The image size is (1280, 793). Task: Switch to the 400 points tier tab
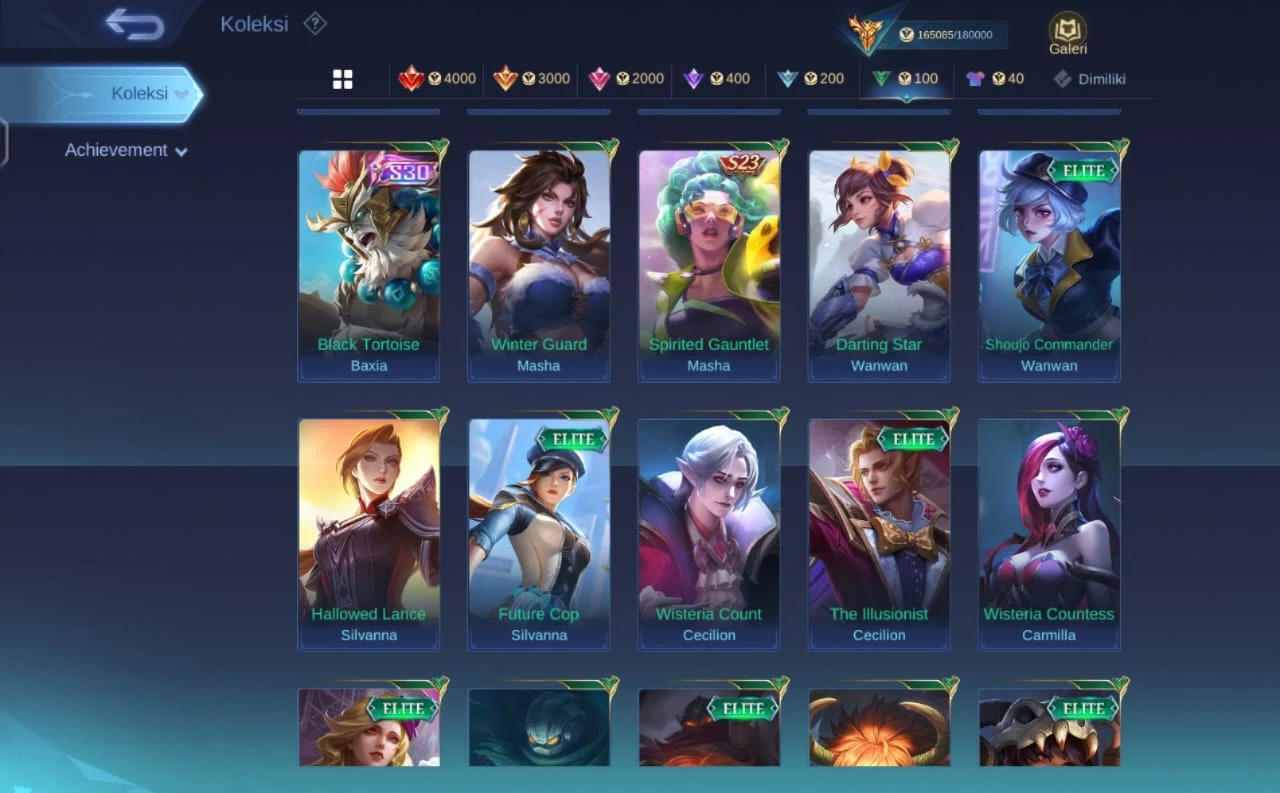click(716, 78)
